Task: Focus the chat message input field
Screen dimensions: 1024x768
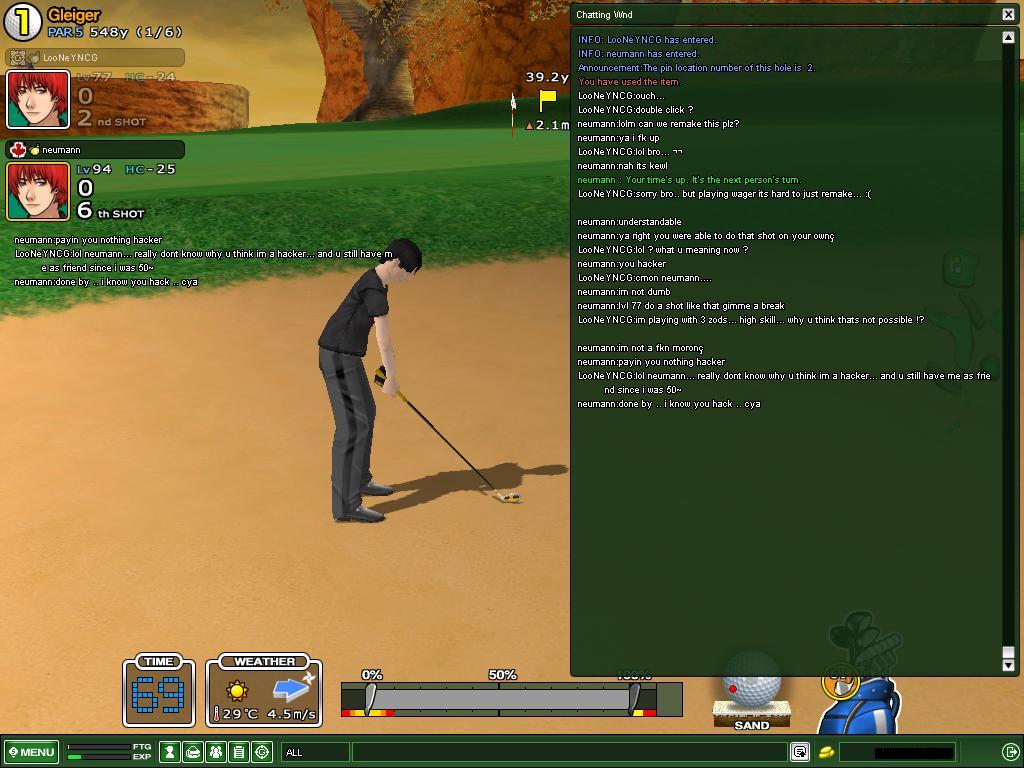Action: (x=568, y=752)
